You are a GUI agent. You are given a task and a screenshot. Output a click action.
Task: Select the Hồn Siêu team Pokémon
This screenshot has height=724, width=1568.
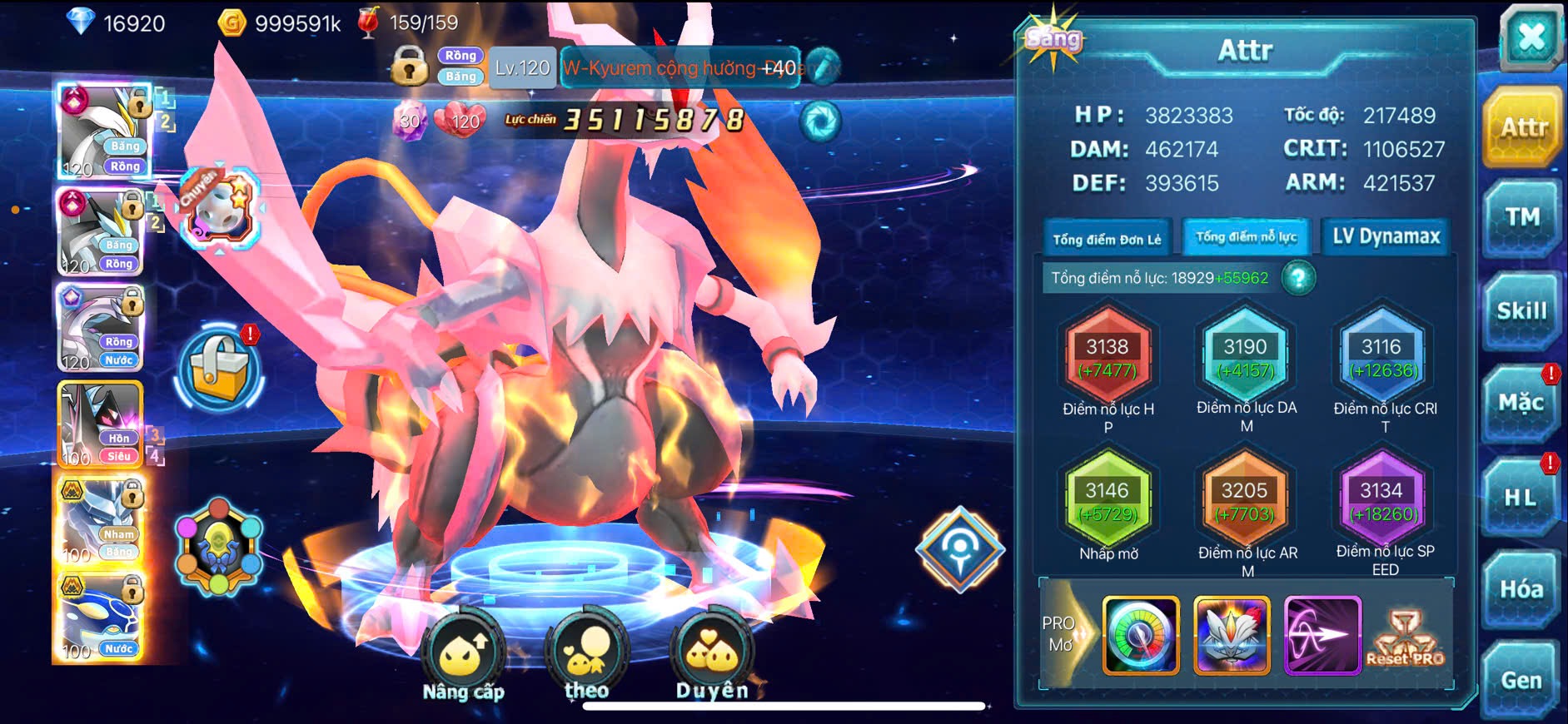(100, 424)
